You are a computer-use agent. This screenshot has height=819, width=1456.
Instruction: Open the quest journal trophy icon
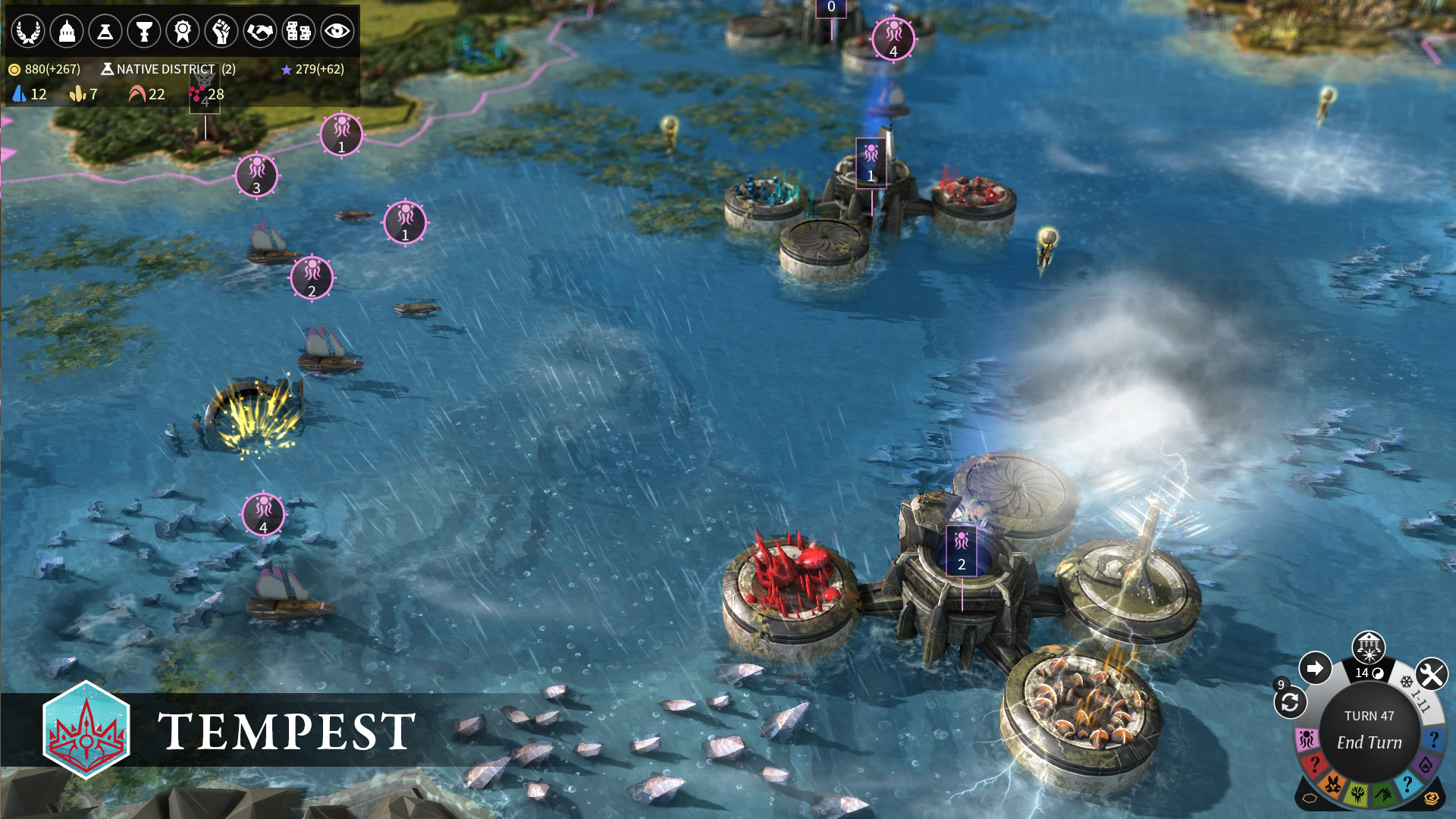144,31
